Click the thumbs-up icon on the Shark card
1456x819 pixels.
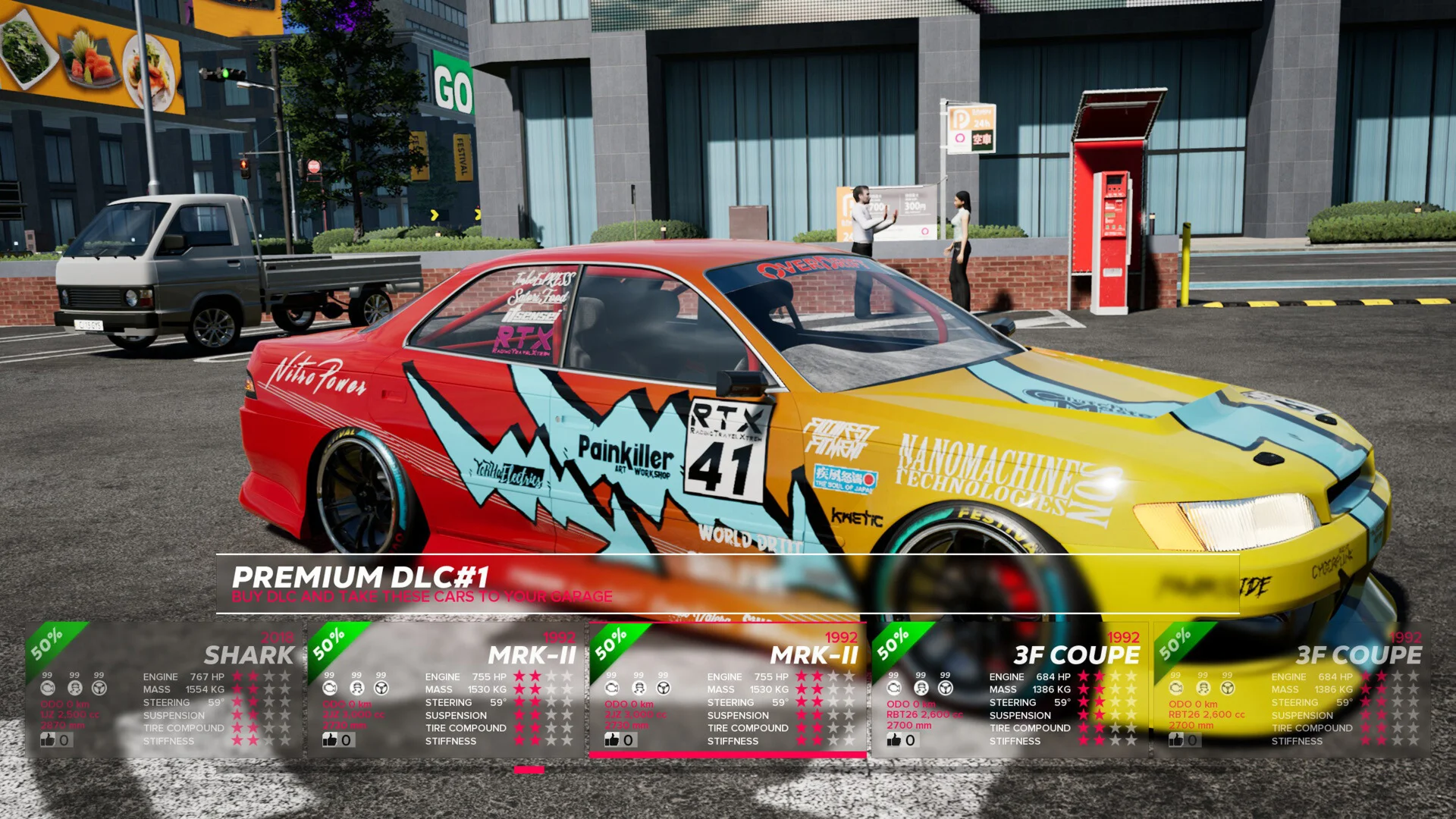click(x=49, y=739)
